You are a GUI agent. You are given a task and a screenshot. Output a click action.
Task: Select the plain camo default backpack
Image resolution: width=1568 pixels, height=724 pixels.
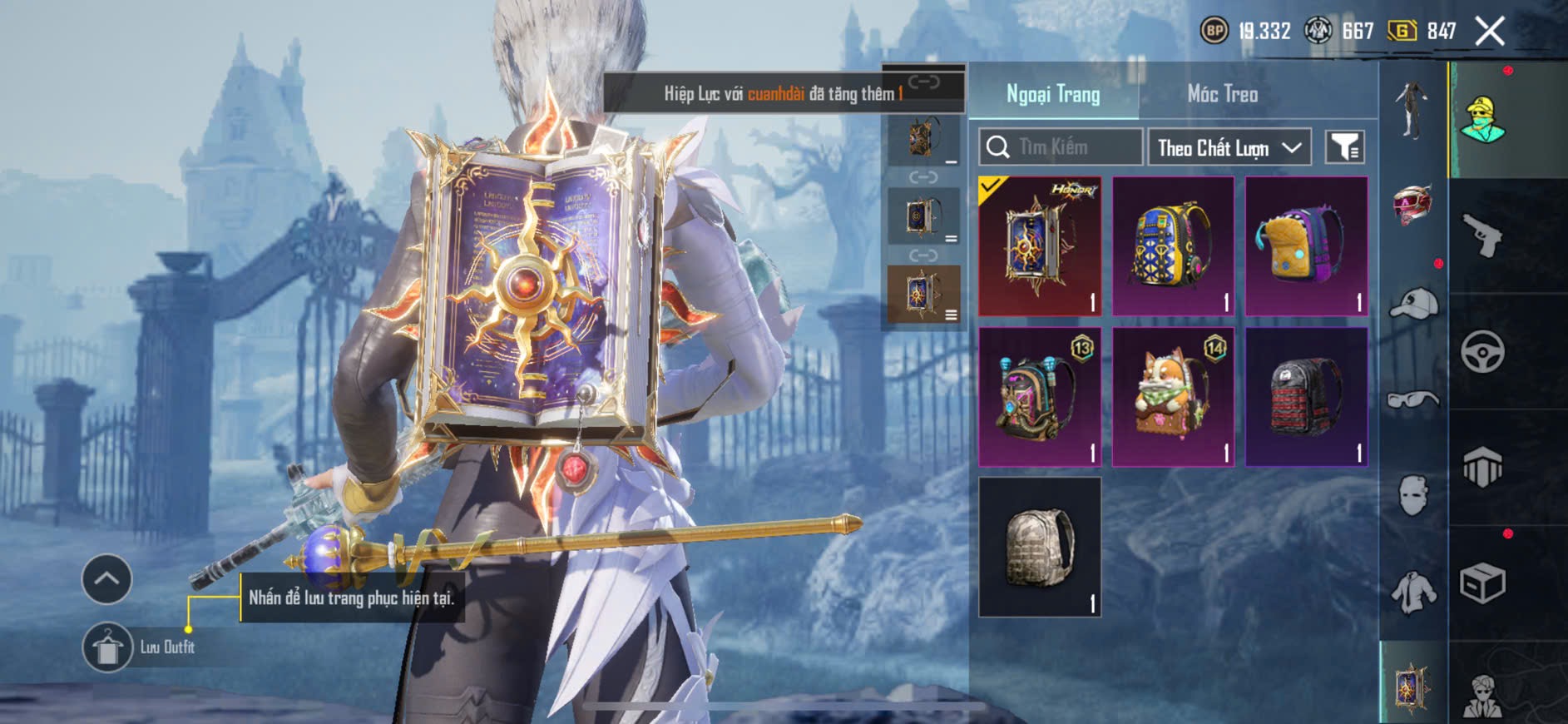click(1040, 547)
